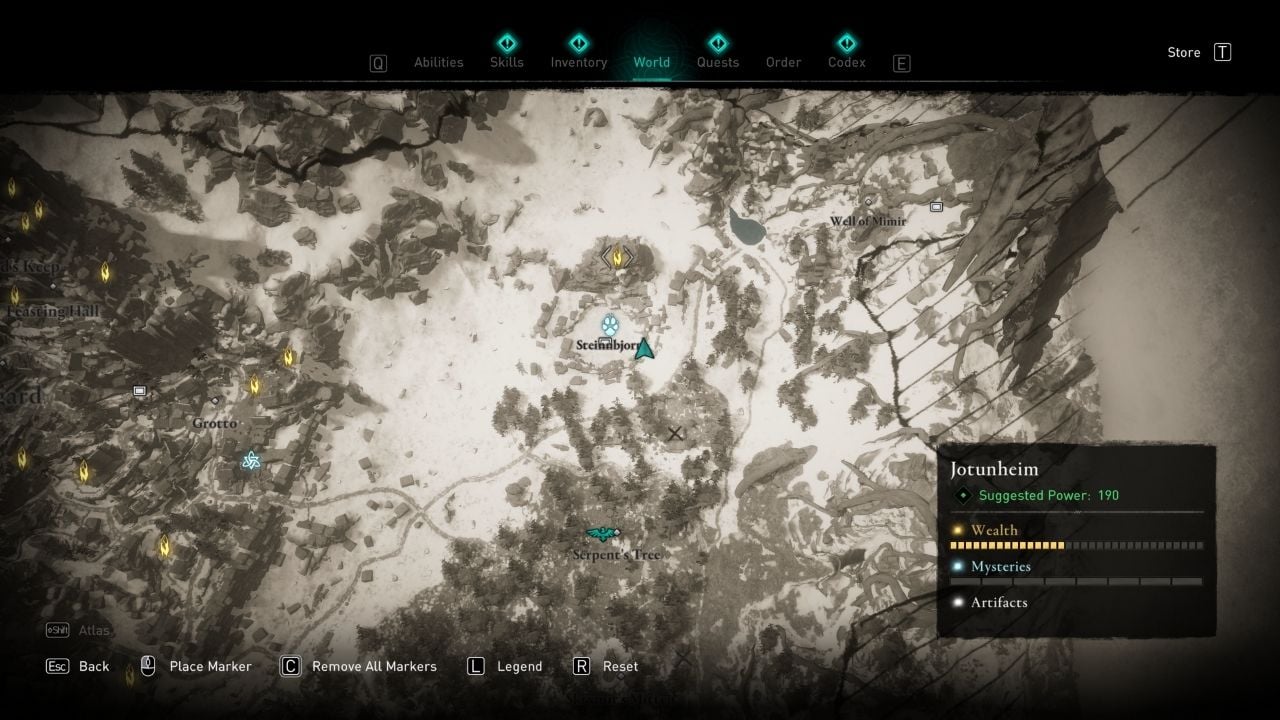Viewport: 1280px width, 720px height.
Task: Click the Well of Mimir location
Action: (867, 220)
